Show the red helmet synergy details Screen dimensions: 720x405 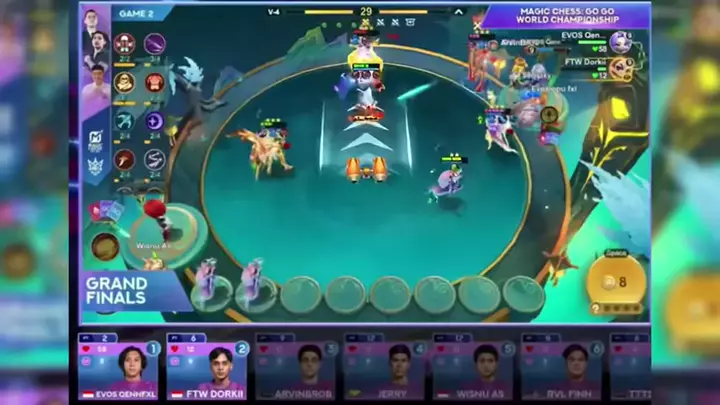(x=155, y=82)
